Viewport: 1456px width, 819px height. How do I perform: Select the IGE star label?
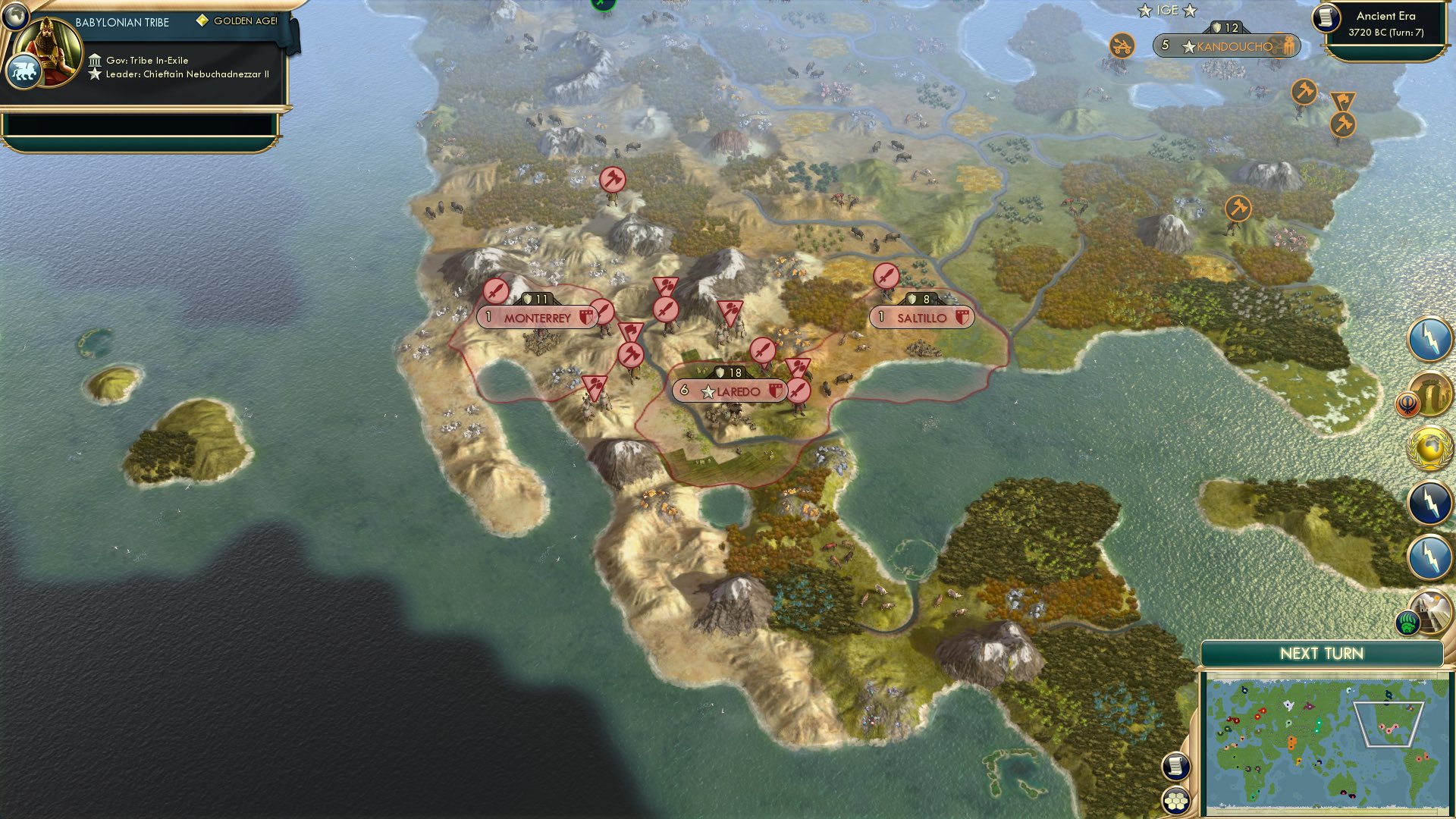pyautogui.click(x=1168, y=10)
